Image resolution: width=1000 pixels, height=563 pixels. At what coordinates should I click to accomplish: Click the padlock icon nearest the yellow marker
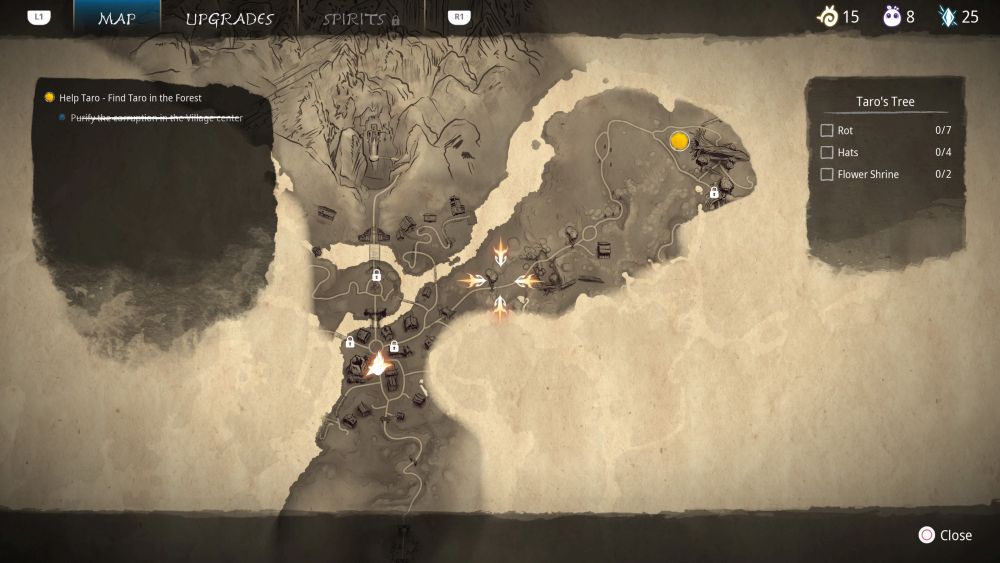click(x=714, y=192)
